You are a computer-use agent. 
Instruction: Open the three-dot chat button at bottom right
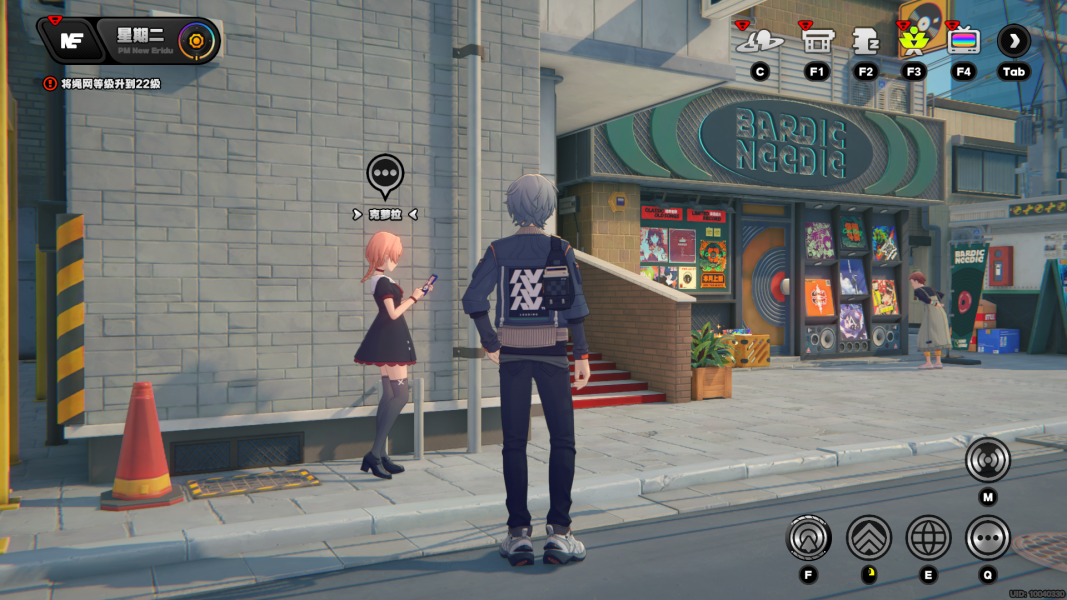pos(987,538)
